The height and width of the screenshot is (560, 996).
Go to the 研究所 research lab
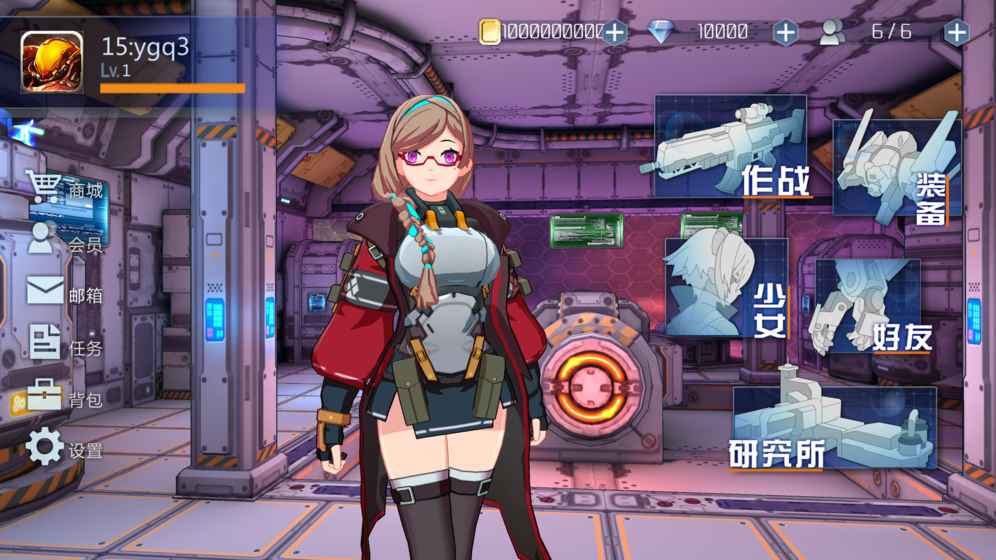(834, 427)
